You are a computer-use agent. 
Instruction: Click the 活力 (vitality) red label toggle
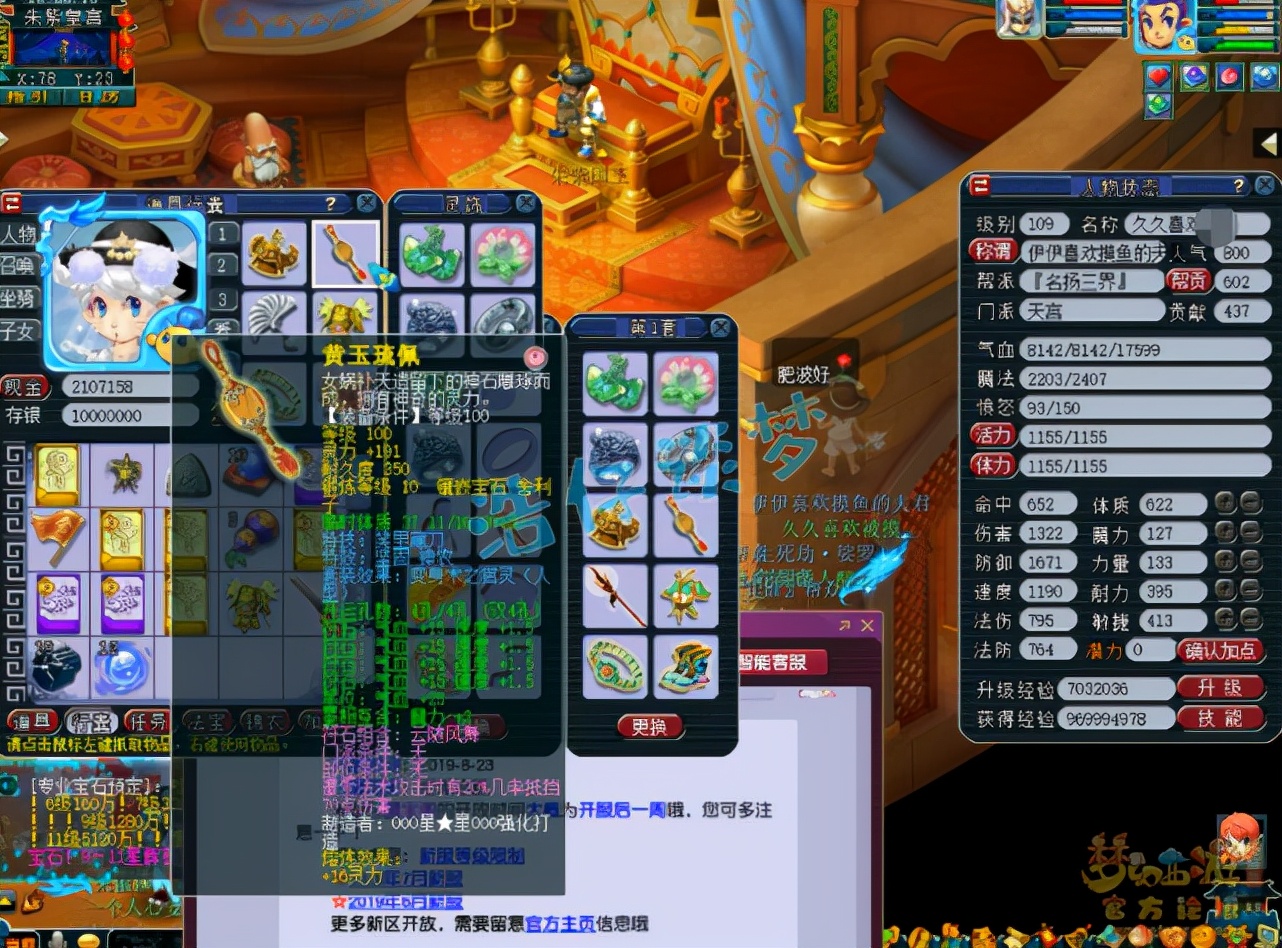point(993,435)
